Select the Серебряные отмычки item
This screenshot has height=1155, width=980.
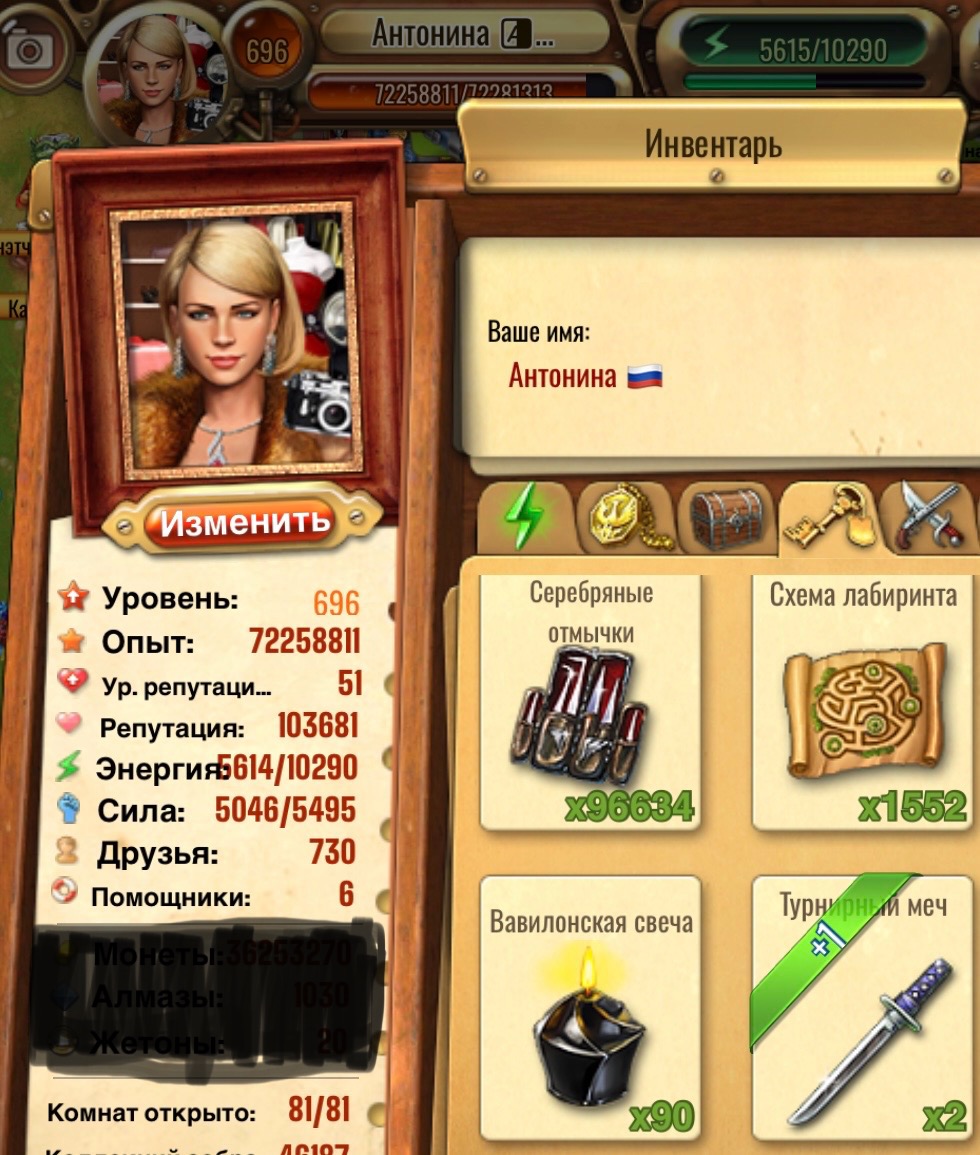tap(590, 703)
